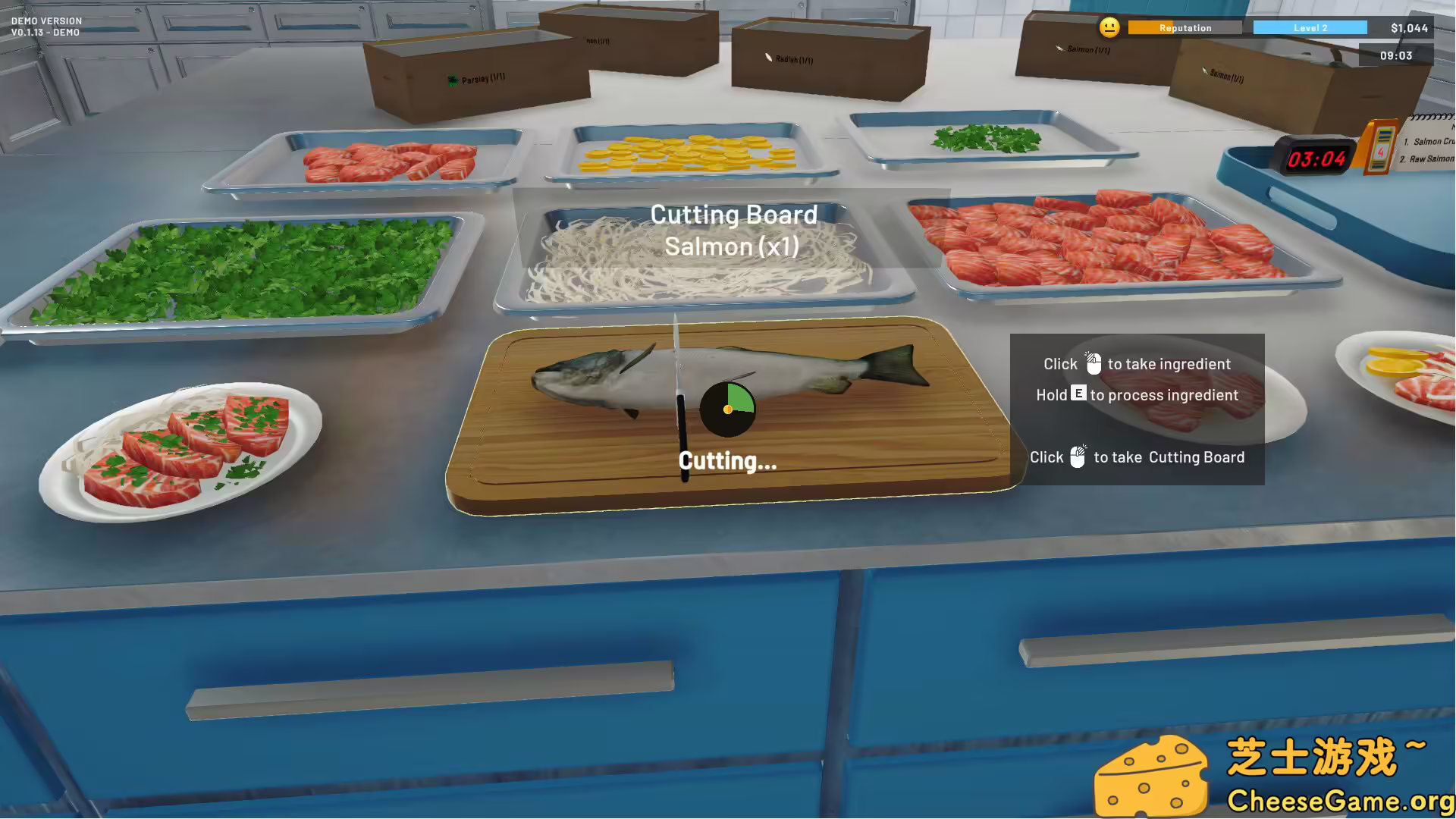The width and height of the screenshot is (1456, 819).
Task: Click the reputation emoji face icon
Action: coord(1109,27)
